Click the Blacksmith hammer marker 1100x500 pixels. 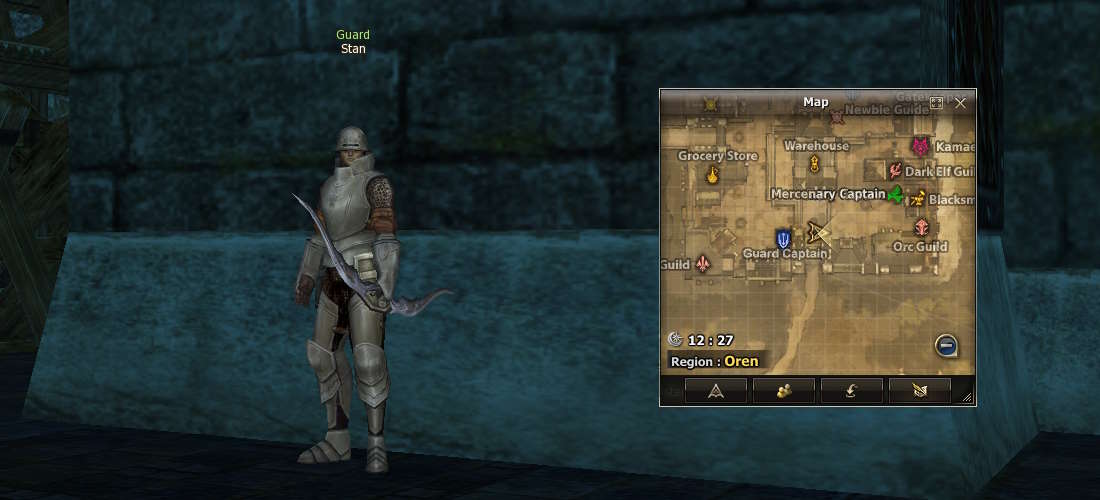[918, 199]
